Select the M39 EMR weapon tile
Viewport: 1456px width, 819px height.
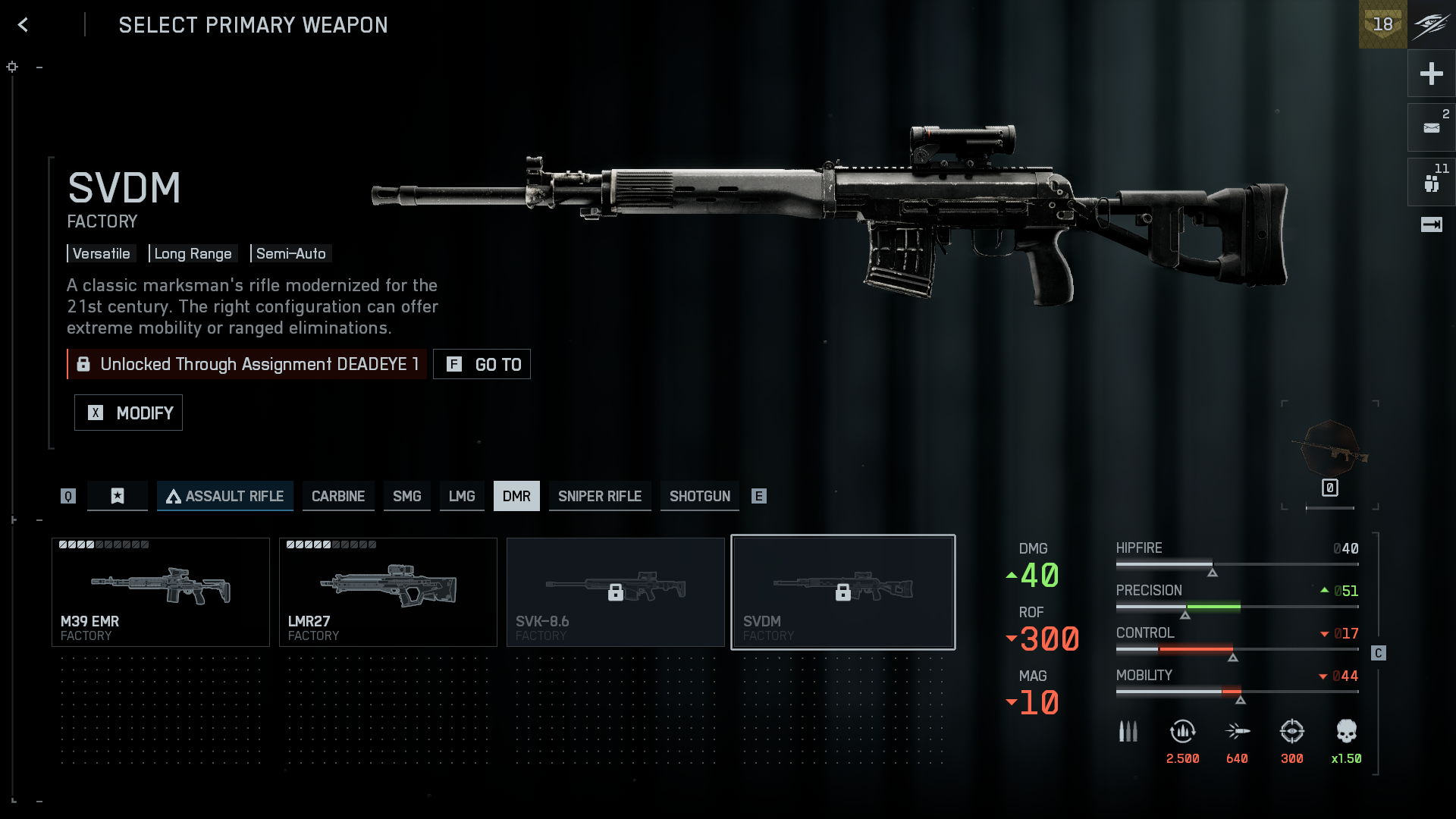coord(161,592)
